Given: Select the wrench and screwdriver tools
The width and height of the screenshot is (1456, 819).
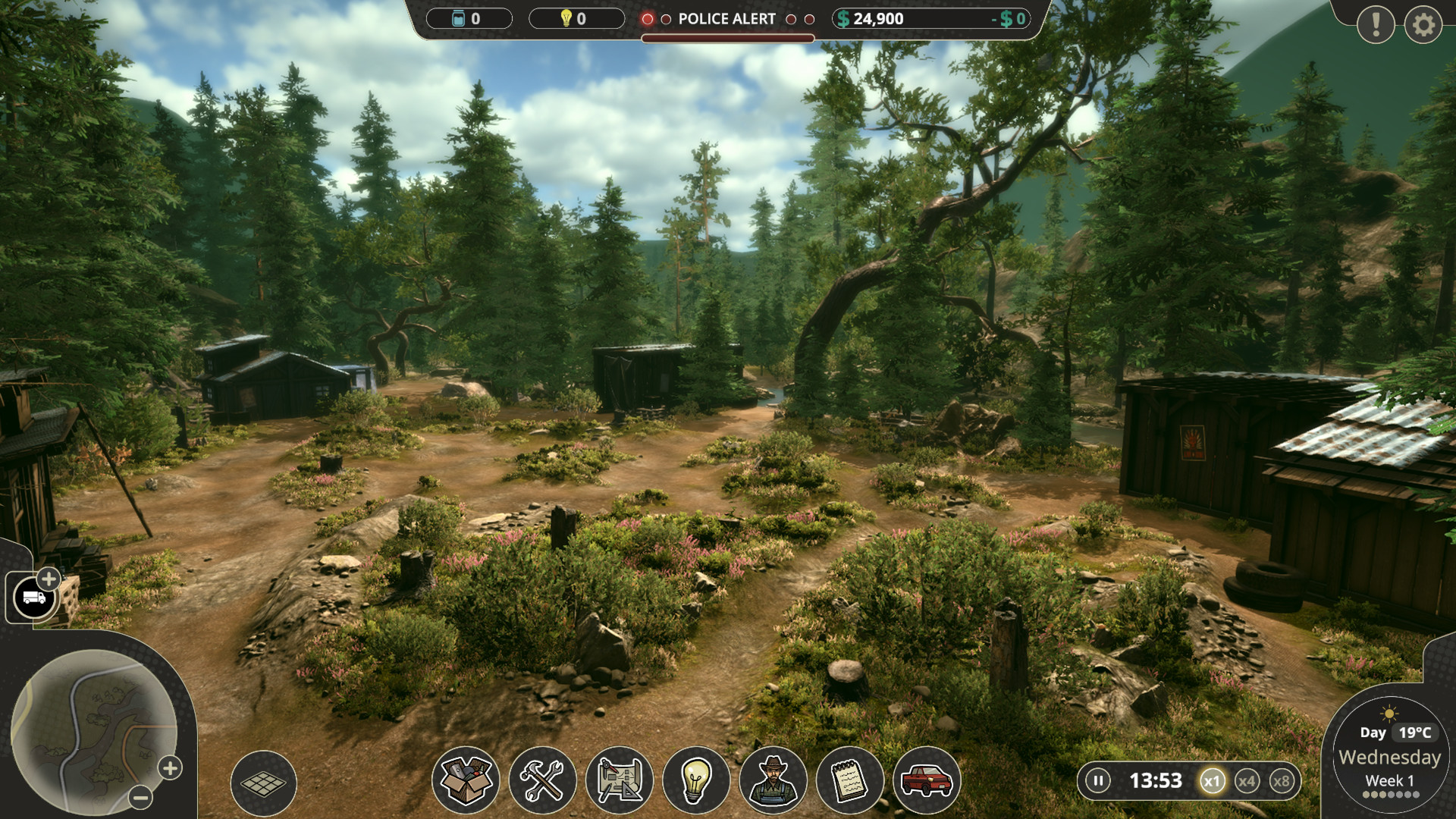Looking at the screenshot, I should click(x=542, y=780).
